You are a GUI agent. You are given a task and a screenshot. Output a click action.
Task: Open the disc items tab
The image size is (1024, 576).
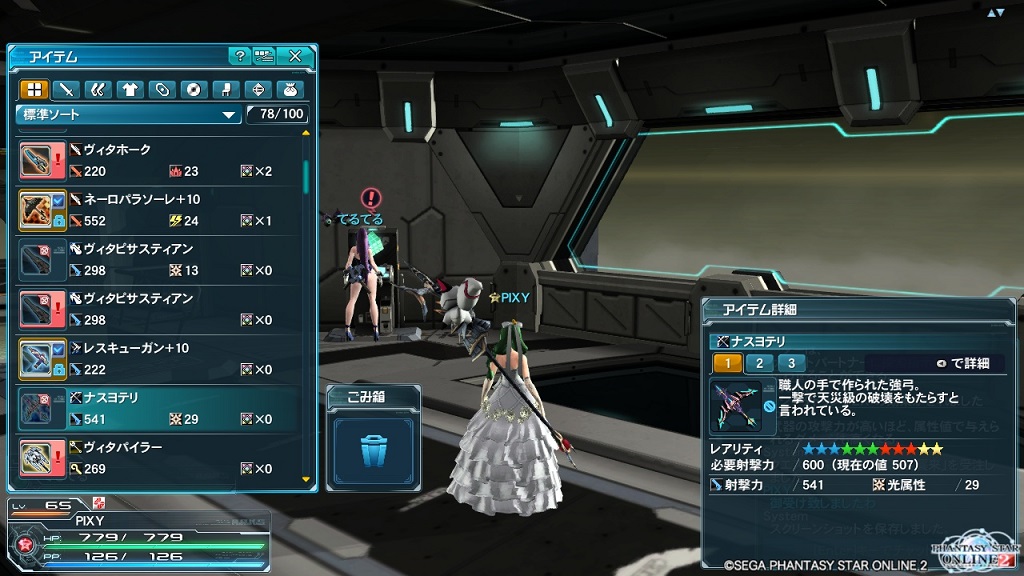193,89
